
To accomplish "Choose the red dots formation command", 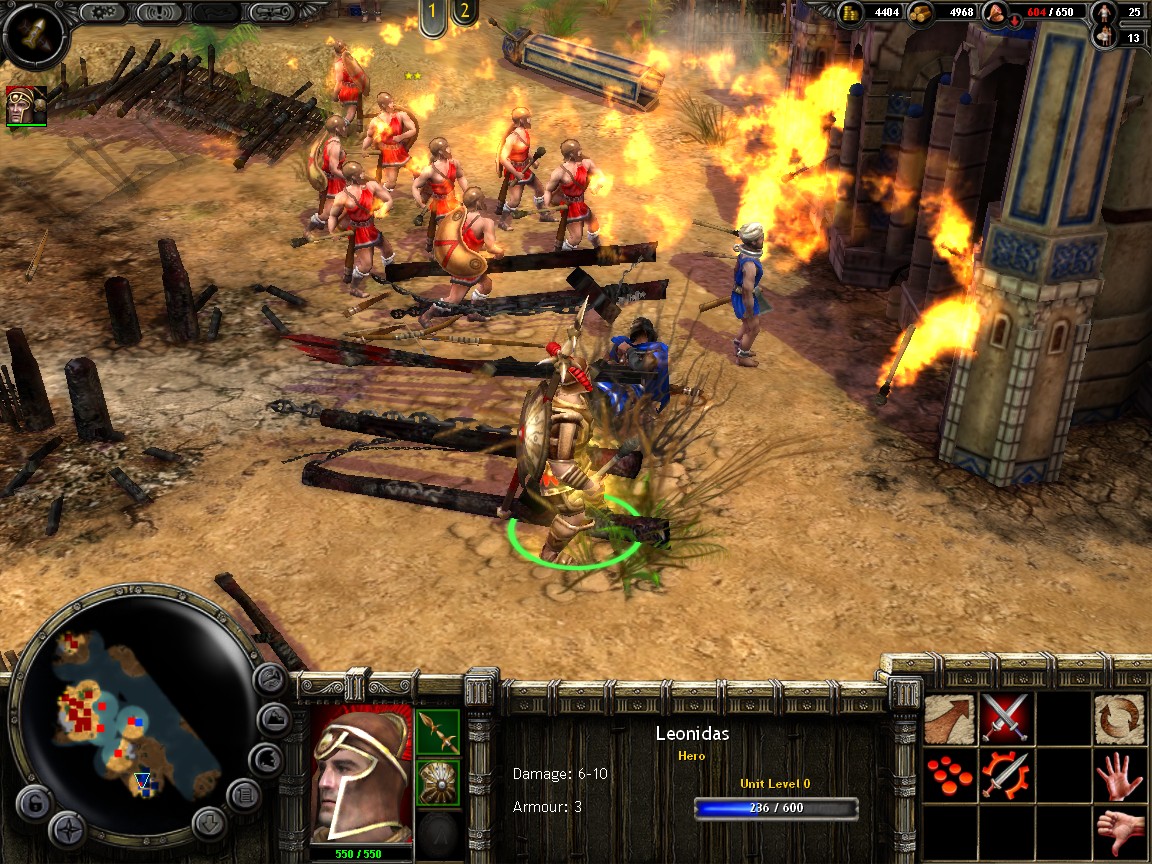I will (949, 774).
